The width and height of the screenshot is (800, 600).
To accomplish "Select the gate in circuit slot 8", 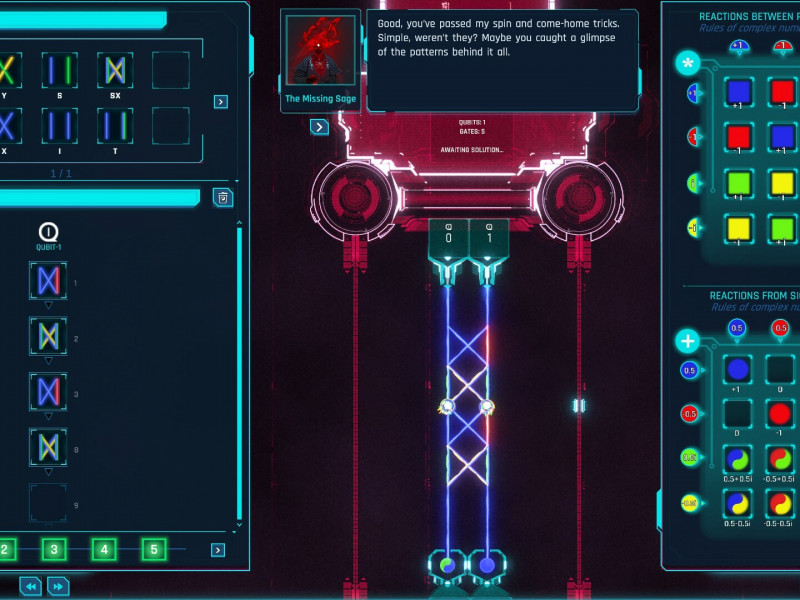I will pos(48,446).
